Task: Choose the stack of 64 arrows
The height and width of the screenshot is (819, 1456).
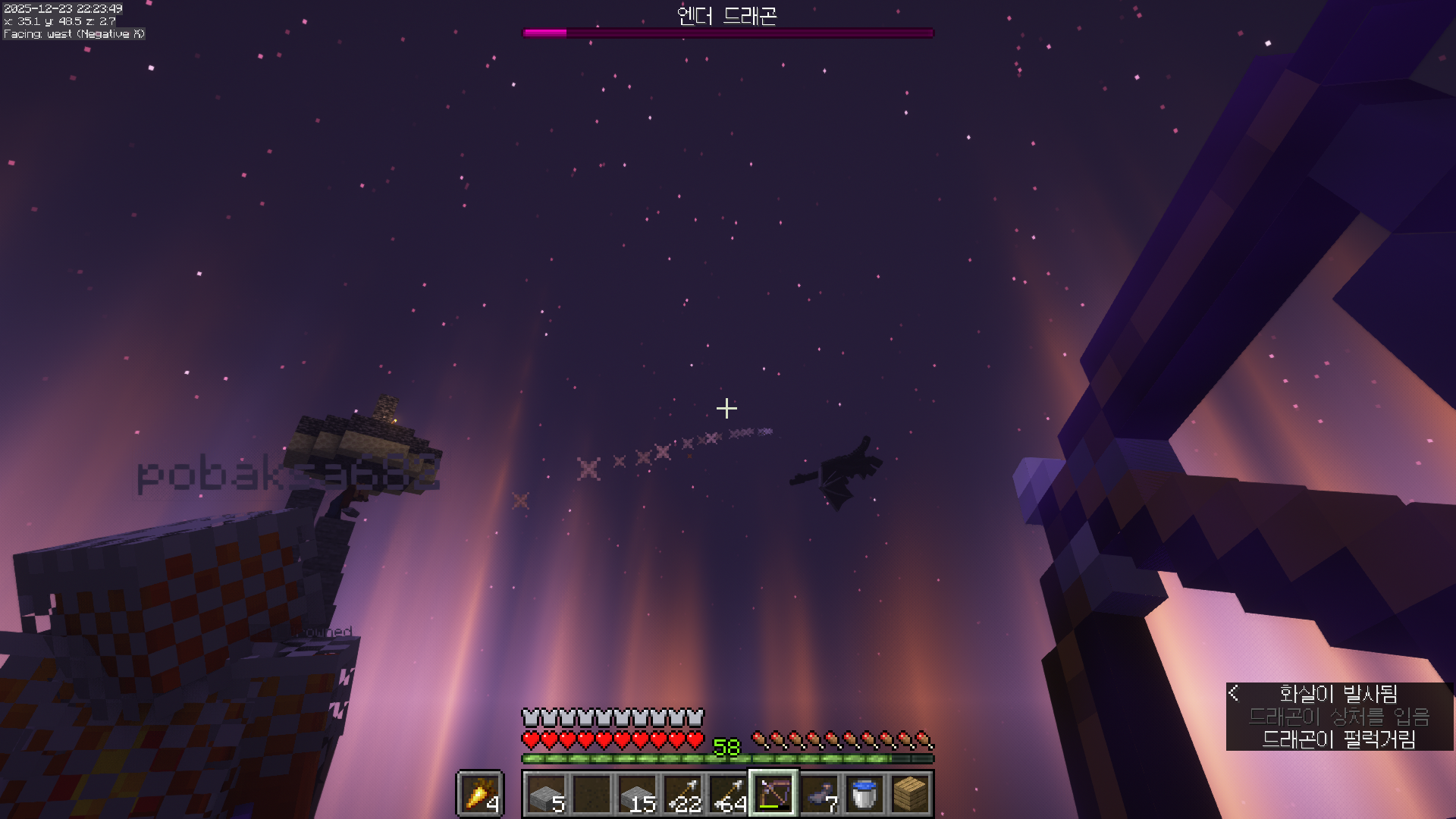Action: (728, 794)
